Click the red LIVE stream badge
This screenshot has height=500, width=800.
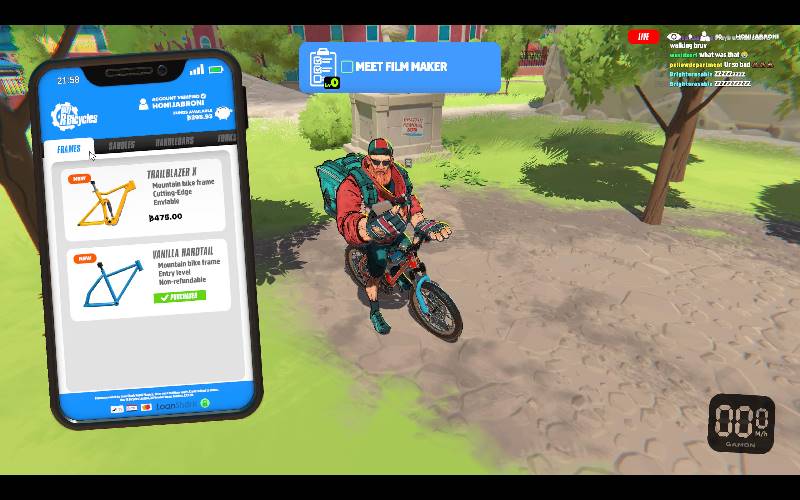pos(643,37)
